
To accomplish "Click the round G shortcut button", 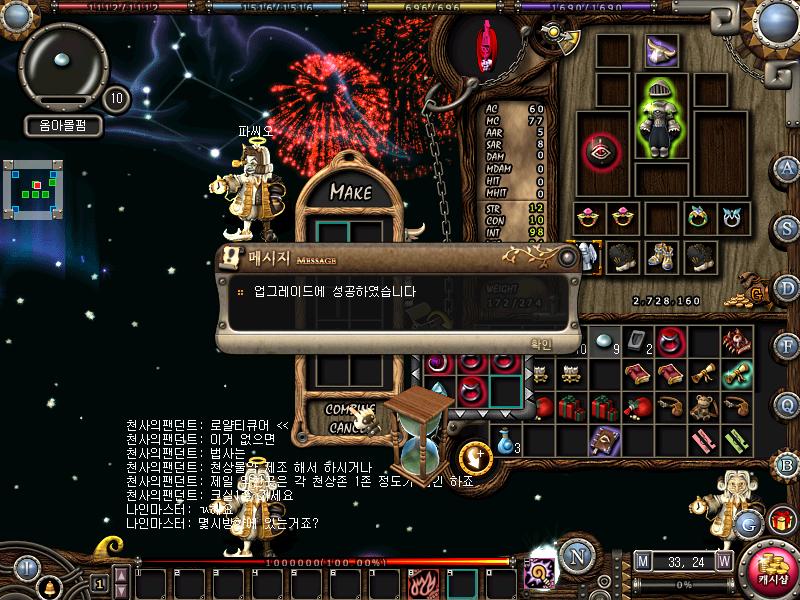I will click(x=747, y=521).
